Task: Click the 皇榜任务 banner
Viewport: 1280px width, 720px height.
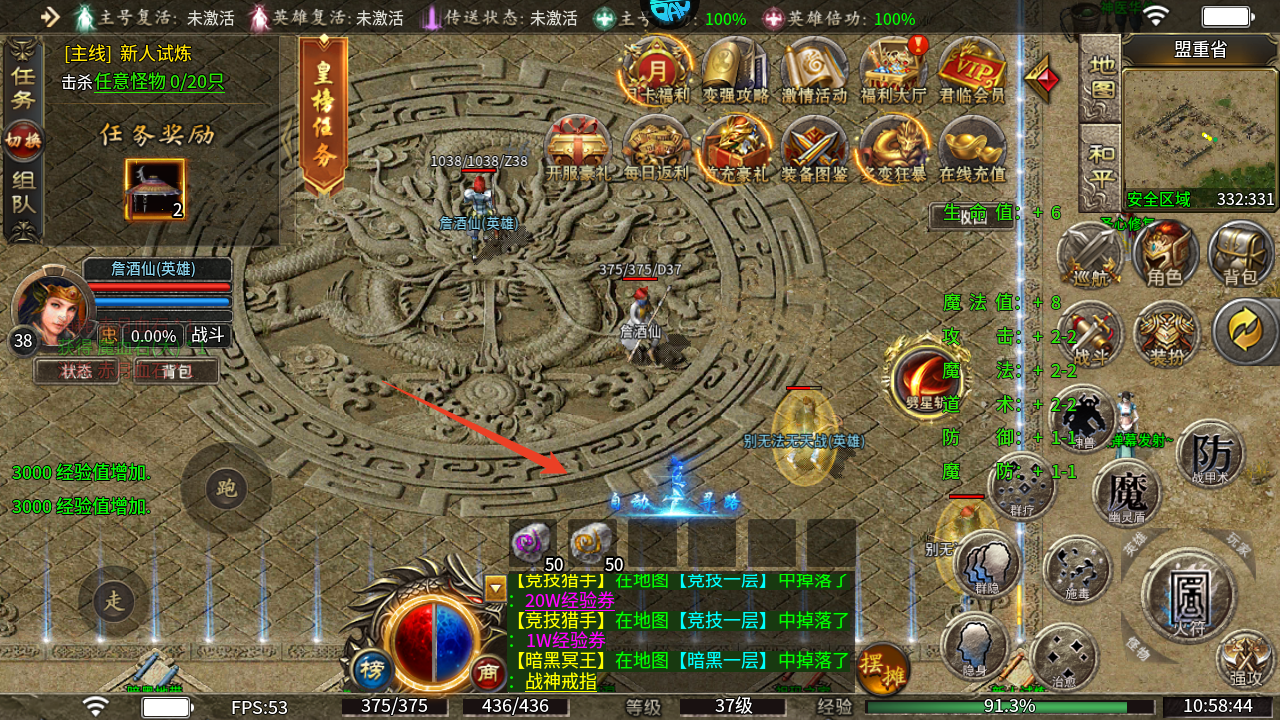Action: click(323, 115)
